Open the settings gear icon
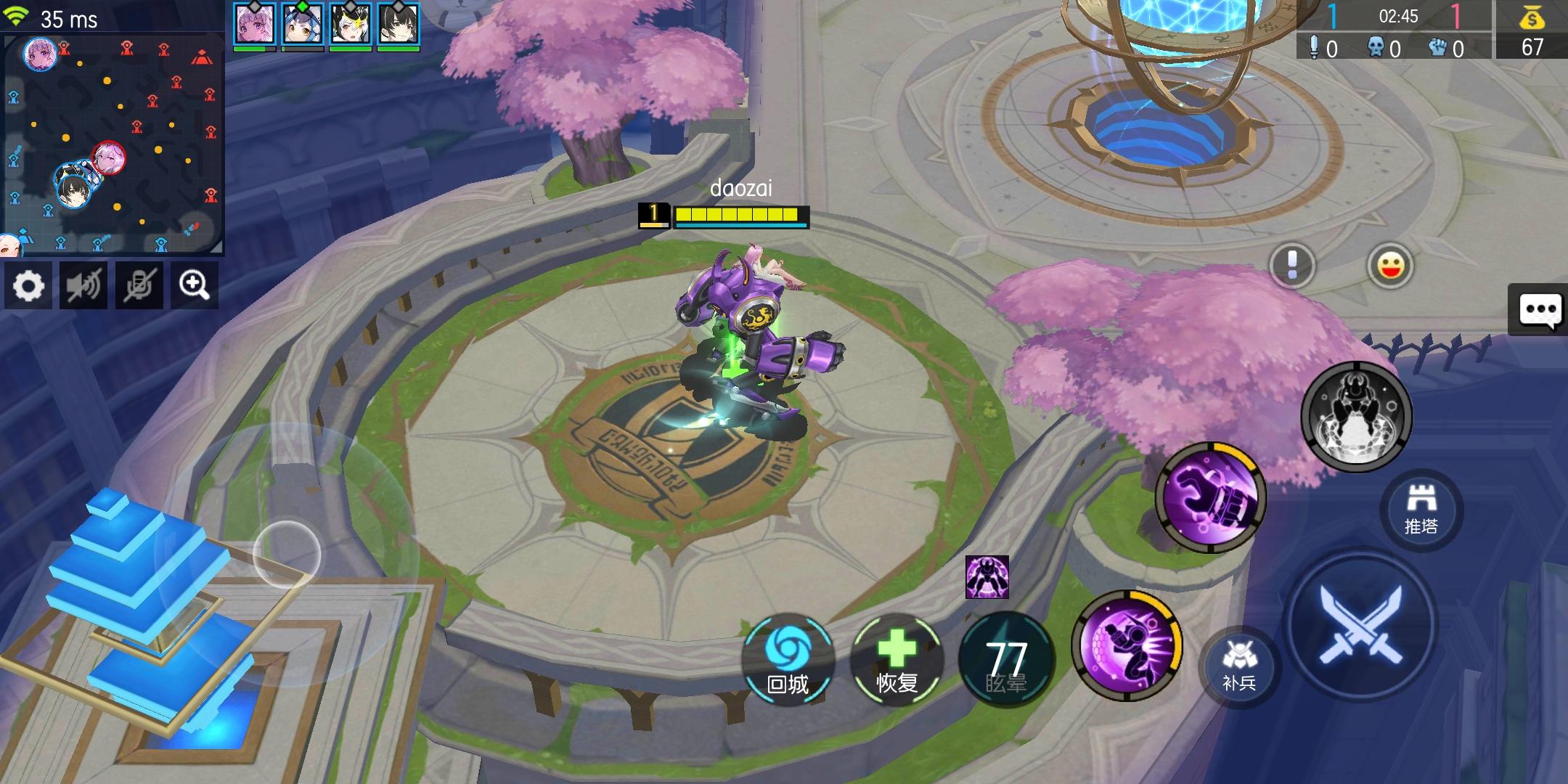This screenshot has height=784, width=1568. click(x=28, y=285)
